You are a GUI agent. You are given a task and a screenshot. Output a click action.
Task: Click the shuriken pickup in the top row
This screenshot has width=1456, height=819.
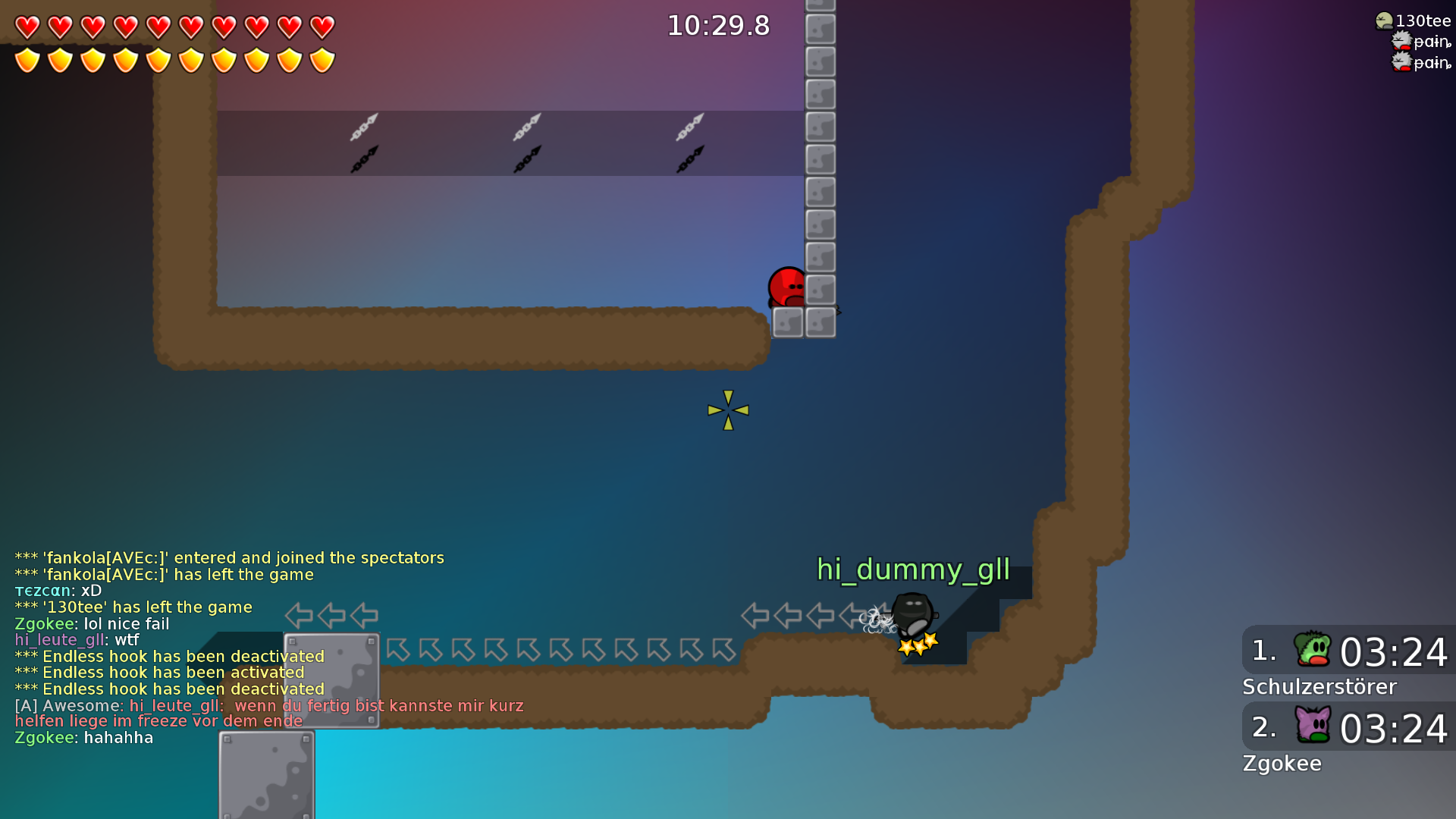pos(364,129)
